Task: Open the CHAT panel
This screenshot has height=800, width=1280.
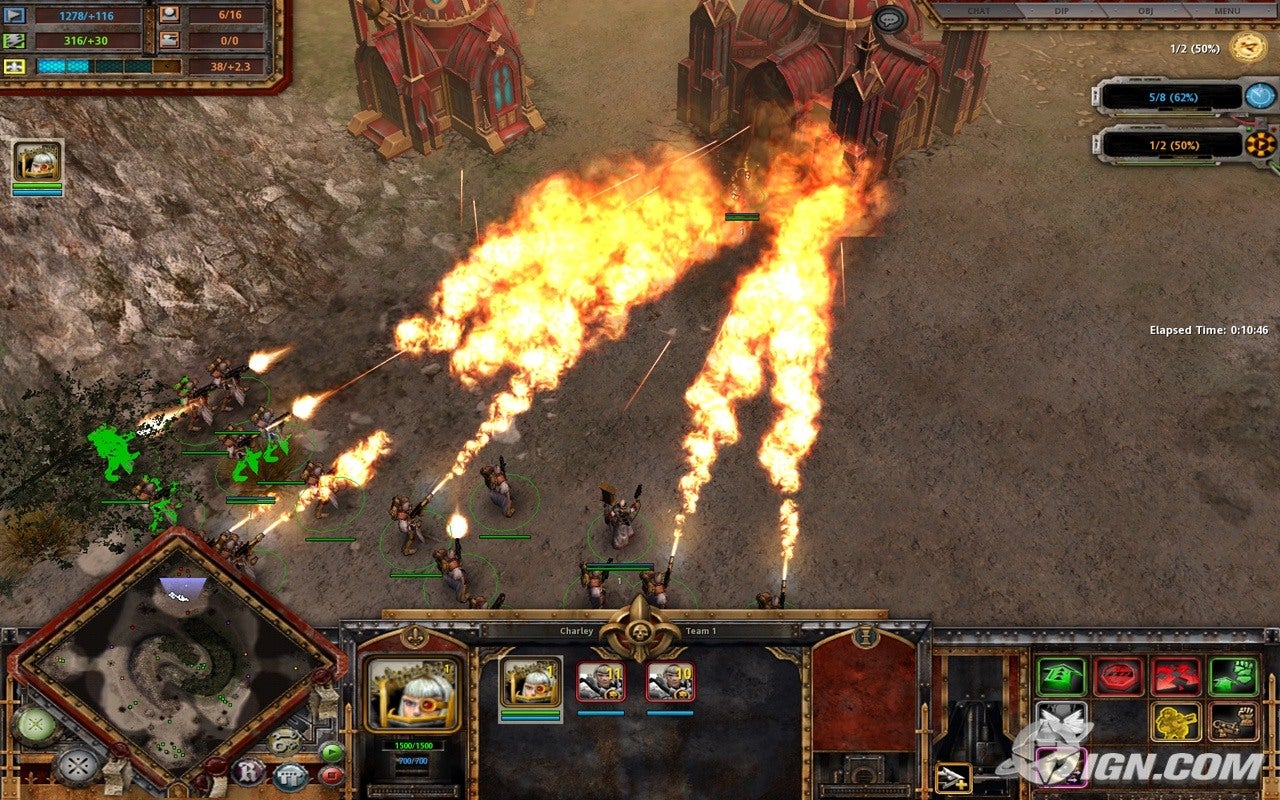Action: click(980, 11)
